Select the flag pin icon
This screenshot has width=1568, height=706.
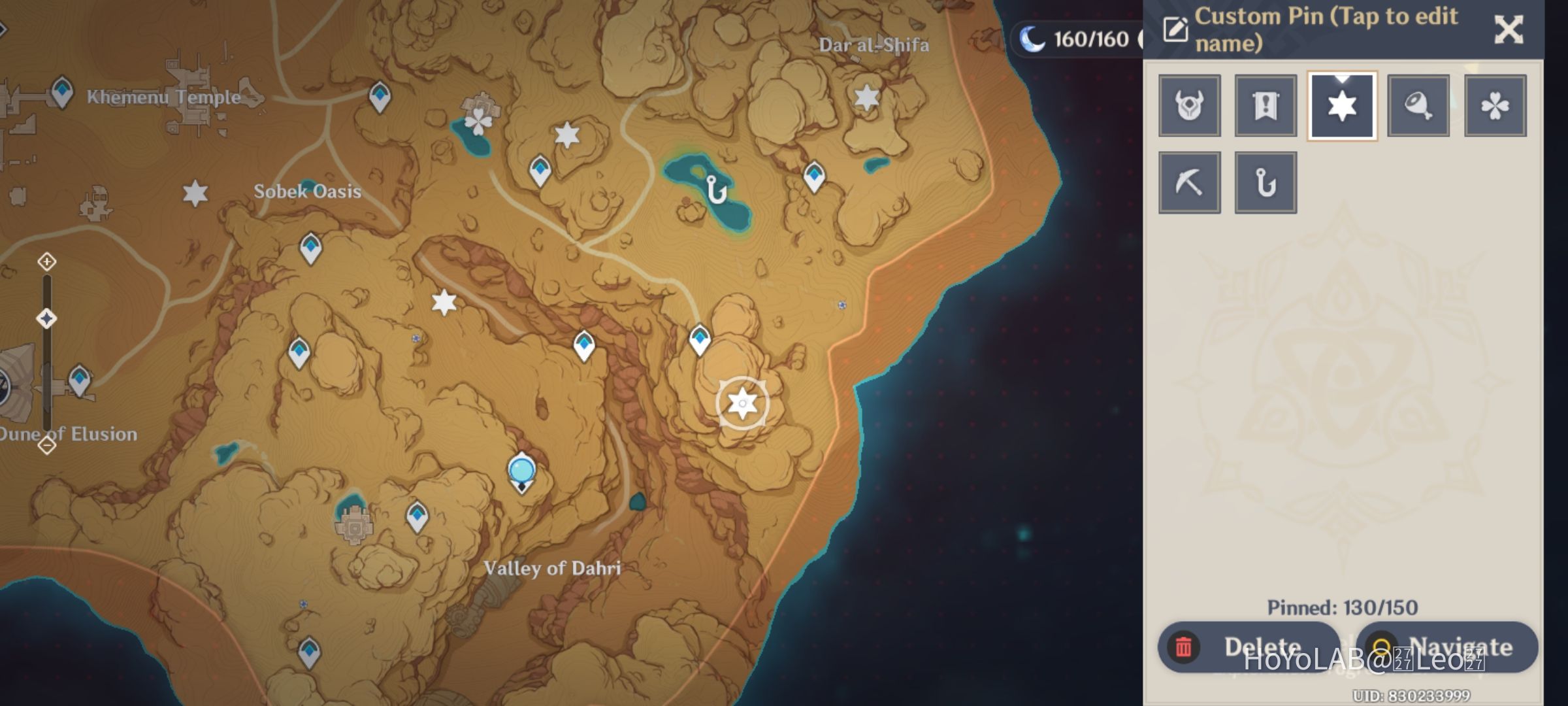[x=1266, y=105]
